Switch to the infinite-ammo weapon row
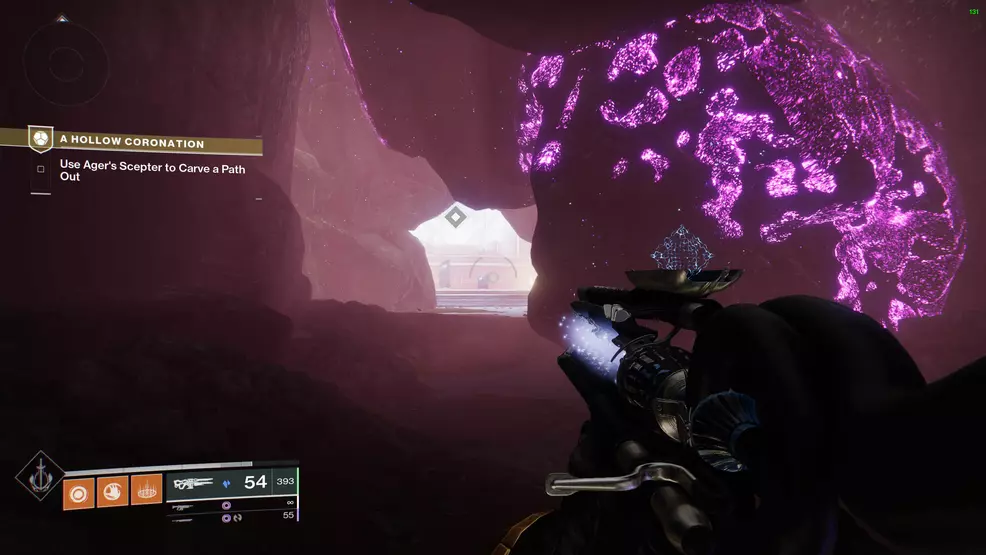This screenshot has height=555, width=986. [235, 504]
